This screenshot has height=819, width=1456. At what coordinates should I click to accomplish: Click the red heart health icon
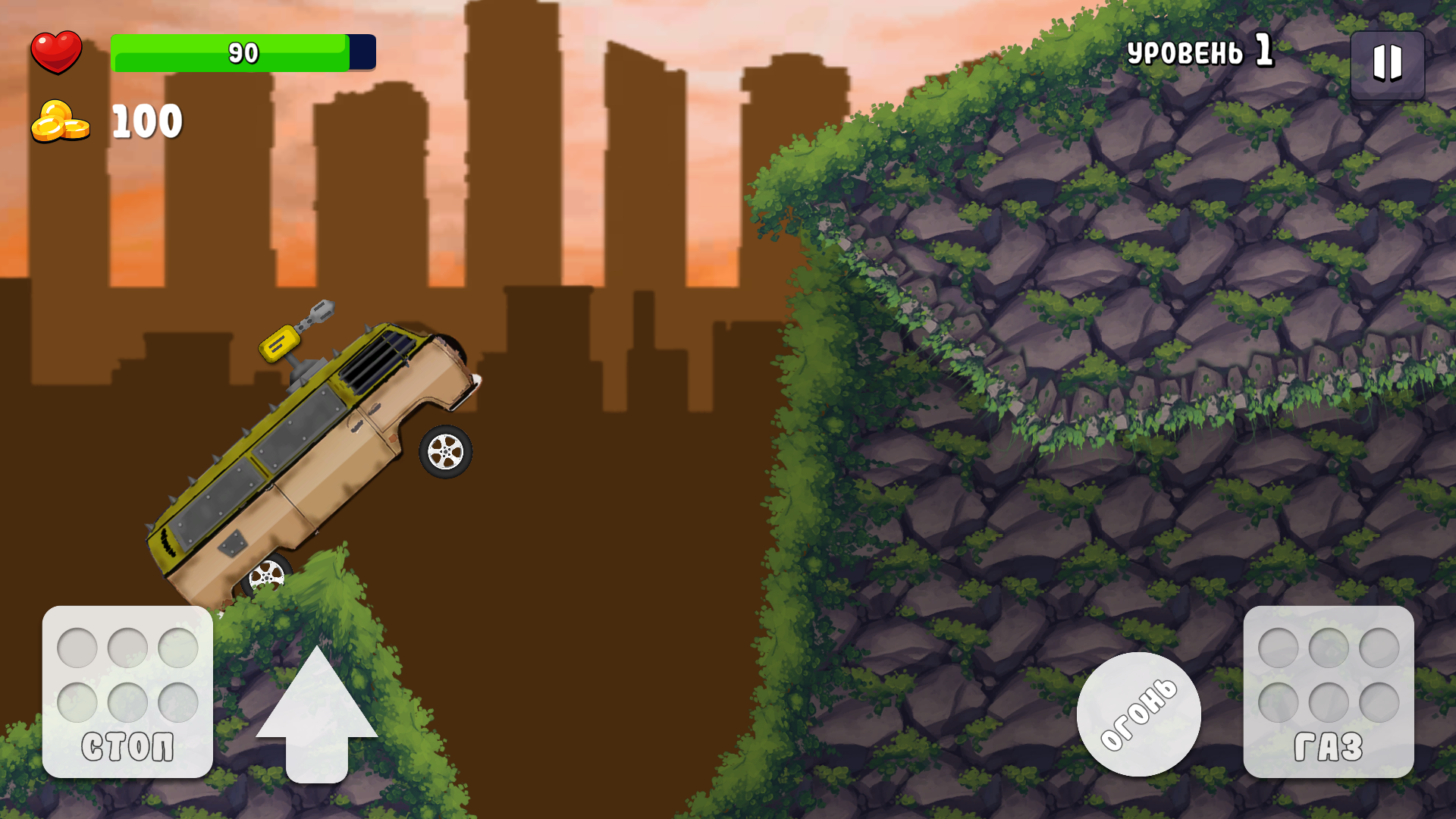click(57, 52)
